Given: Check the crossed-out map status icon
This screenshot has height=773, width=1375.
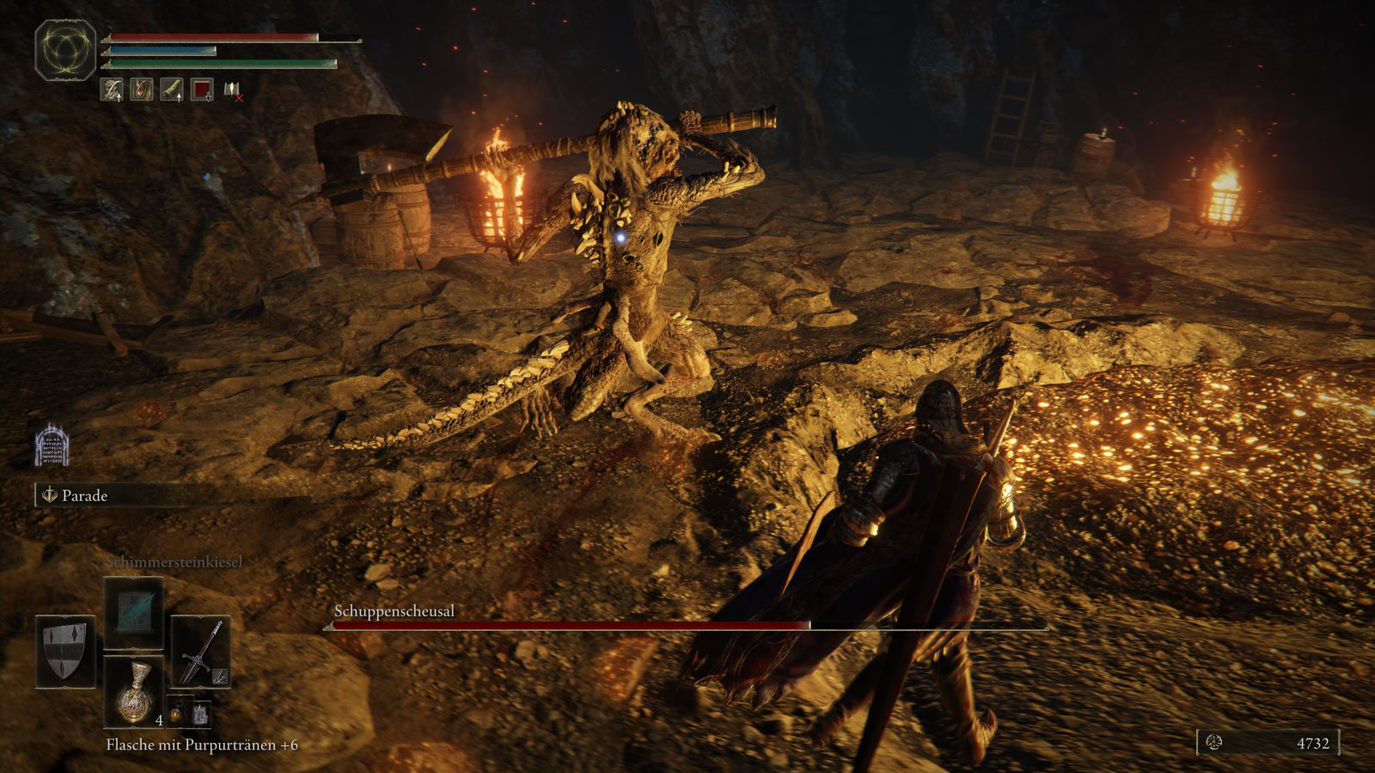Looking at the screenshot, I should click(232, 91).
